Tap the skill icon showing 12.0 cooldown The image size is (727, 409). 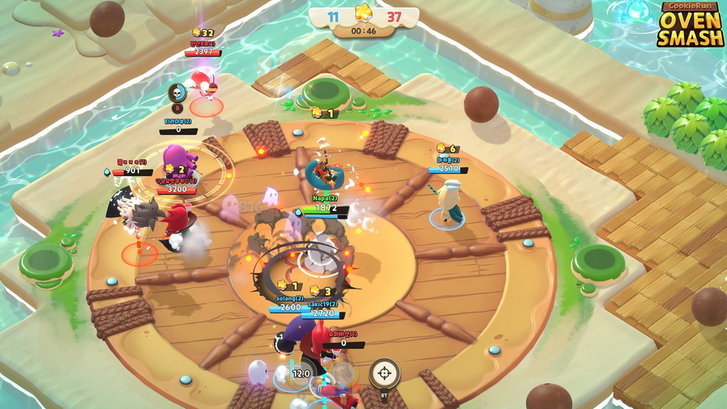tap(300, 375)
